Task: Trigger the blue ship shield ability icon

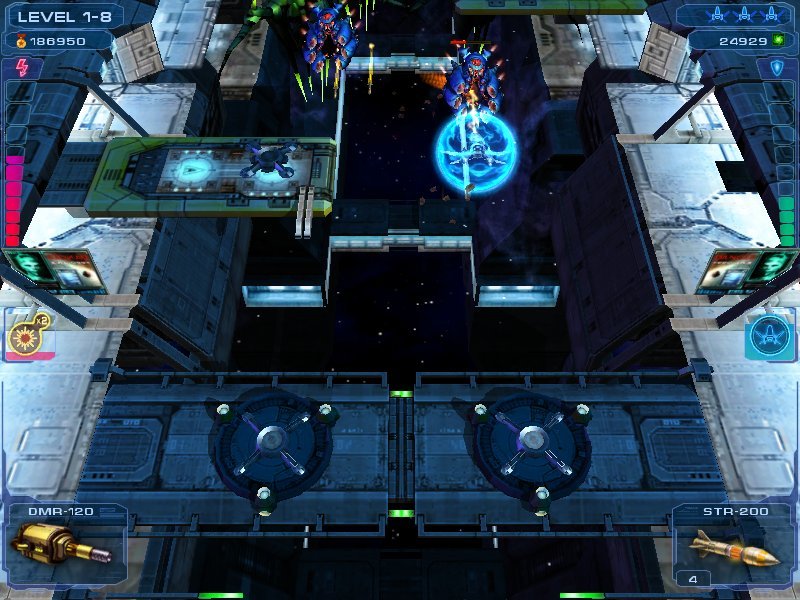Action: coord(770,337)
